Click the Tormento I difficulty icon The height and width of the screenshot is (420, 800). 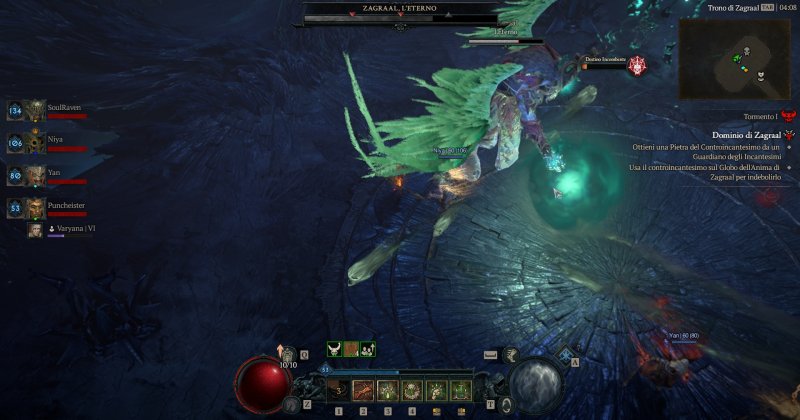pos(789,117)
